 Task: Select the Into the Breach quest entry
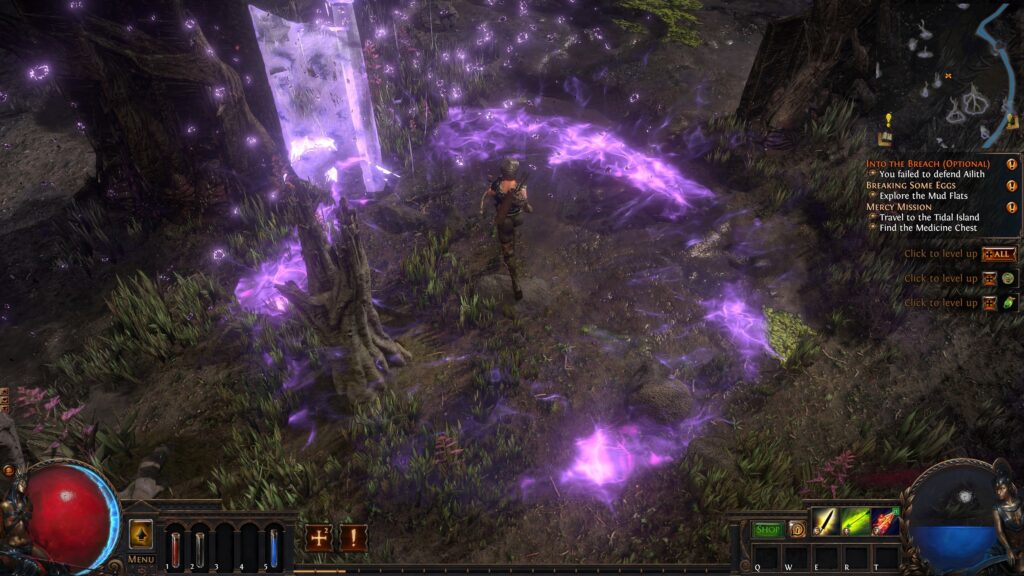coord(927,163)
